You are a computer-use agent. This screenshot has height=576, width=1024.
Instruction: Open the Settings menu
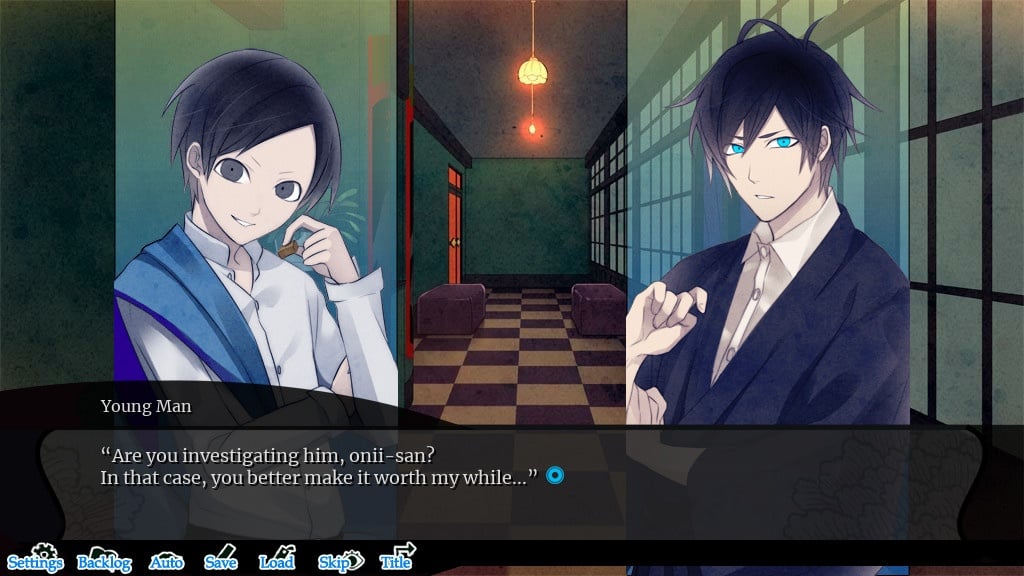coord(36,560)
